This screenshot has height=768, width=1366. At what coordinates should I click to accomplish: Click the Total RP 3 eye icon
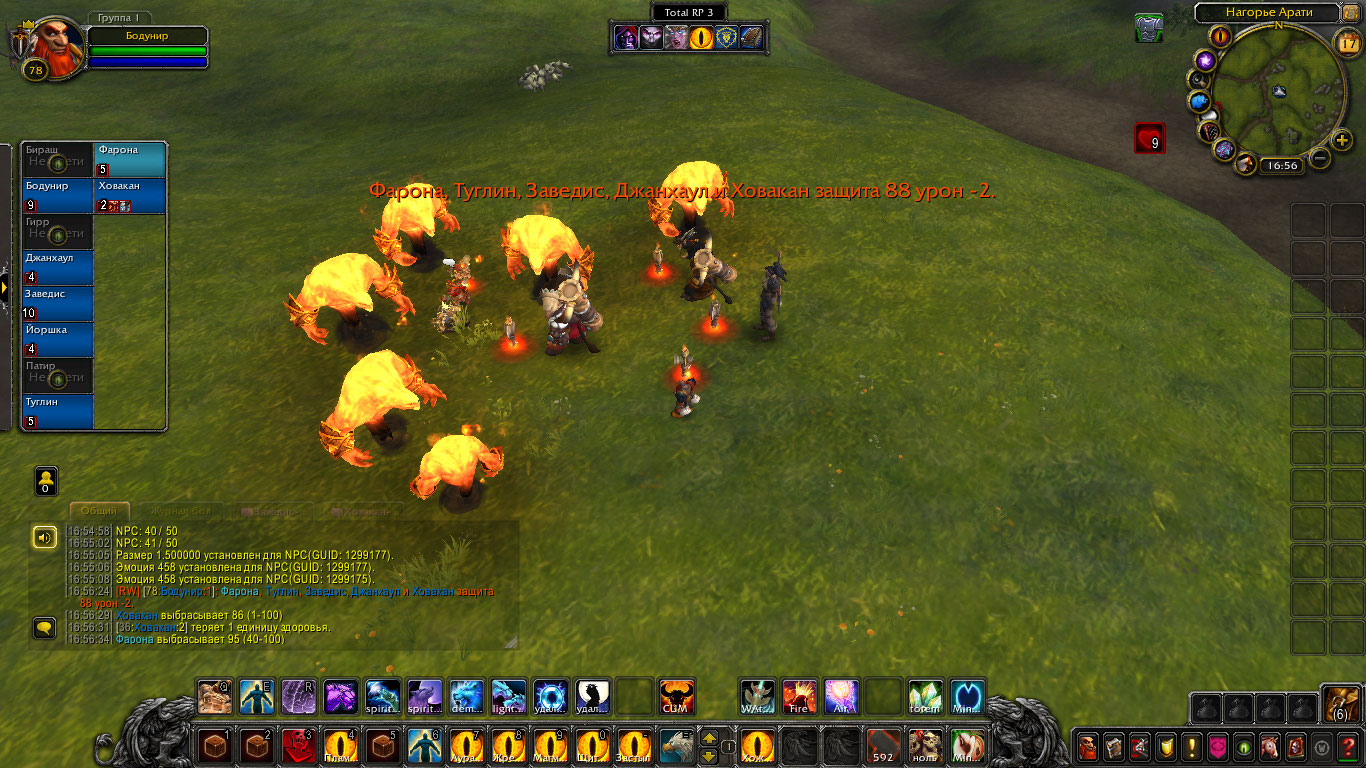coord(703,38)
